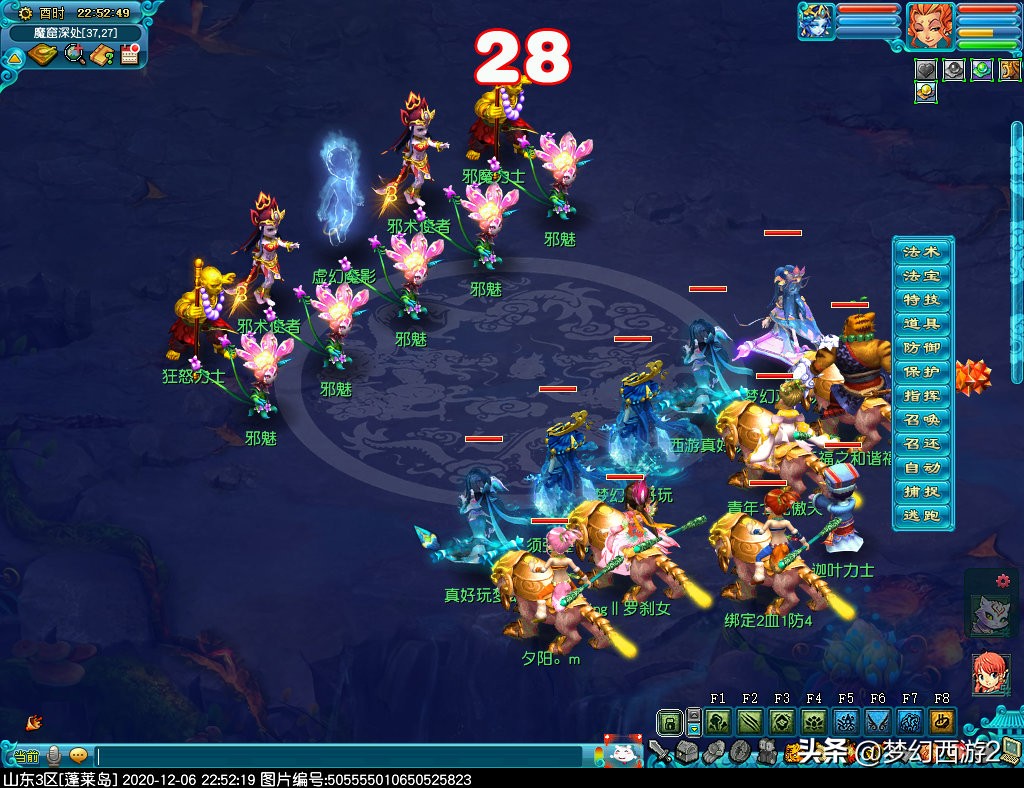Use the orange F8 hotbar skill
1024x788 pixels.
tap(942, 722)
